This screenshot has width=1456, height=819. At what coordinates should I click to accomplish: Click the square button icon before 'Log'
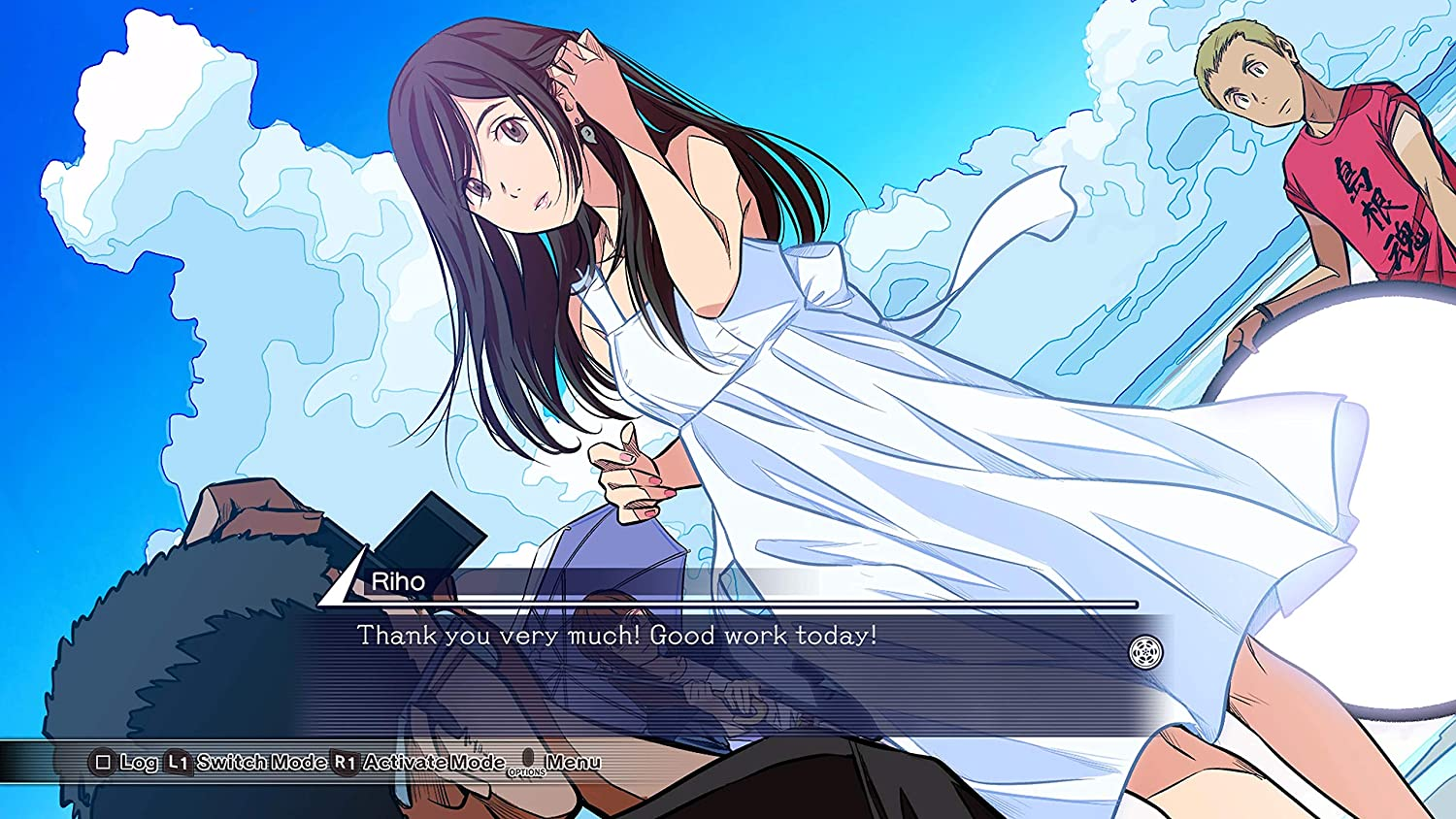click(x=103, y=763)
